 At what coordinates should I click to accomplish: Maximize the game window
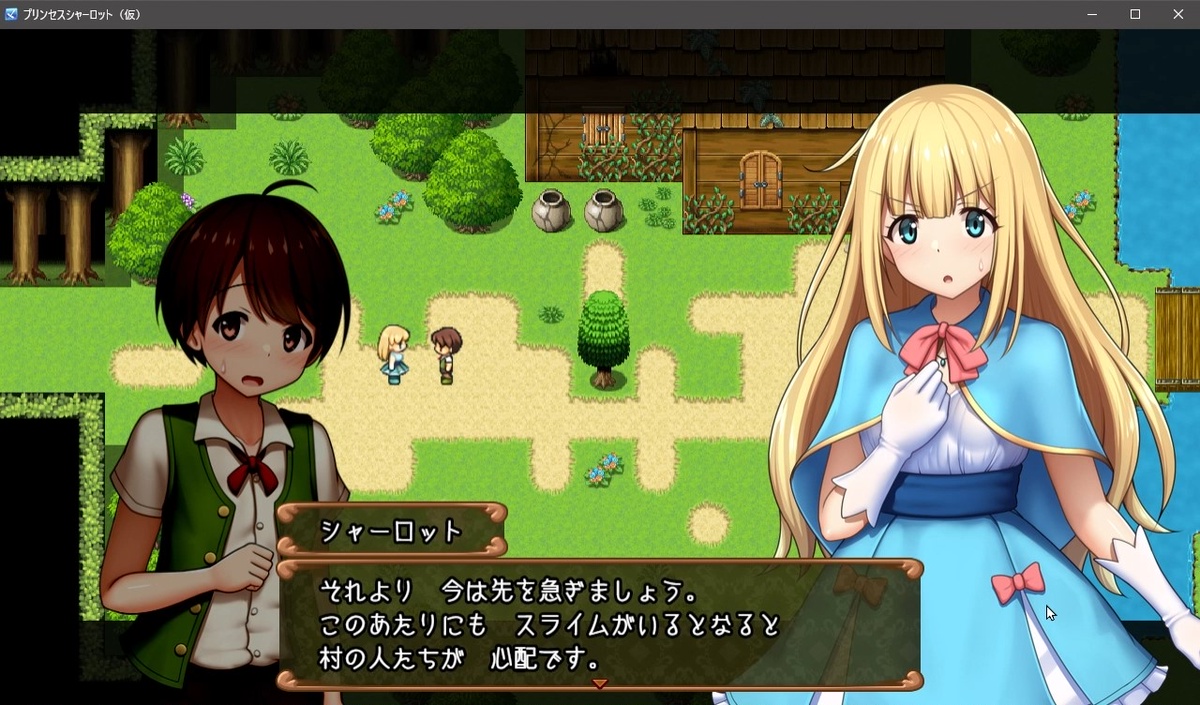1135,14
